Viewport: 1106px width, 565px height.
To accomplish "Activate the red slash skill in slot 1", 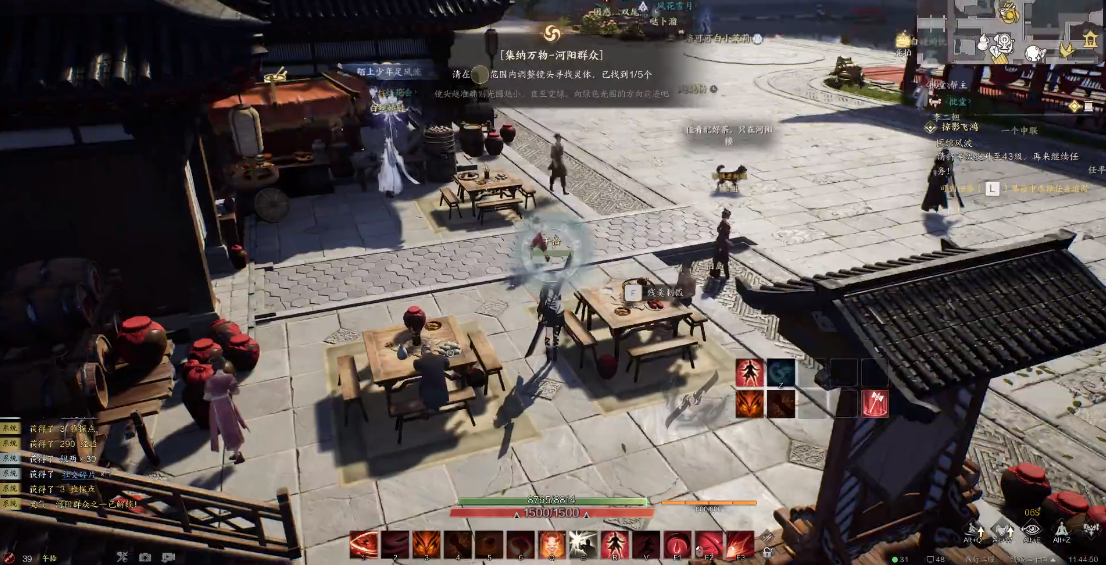I will [364, 544].
